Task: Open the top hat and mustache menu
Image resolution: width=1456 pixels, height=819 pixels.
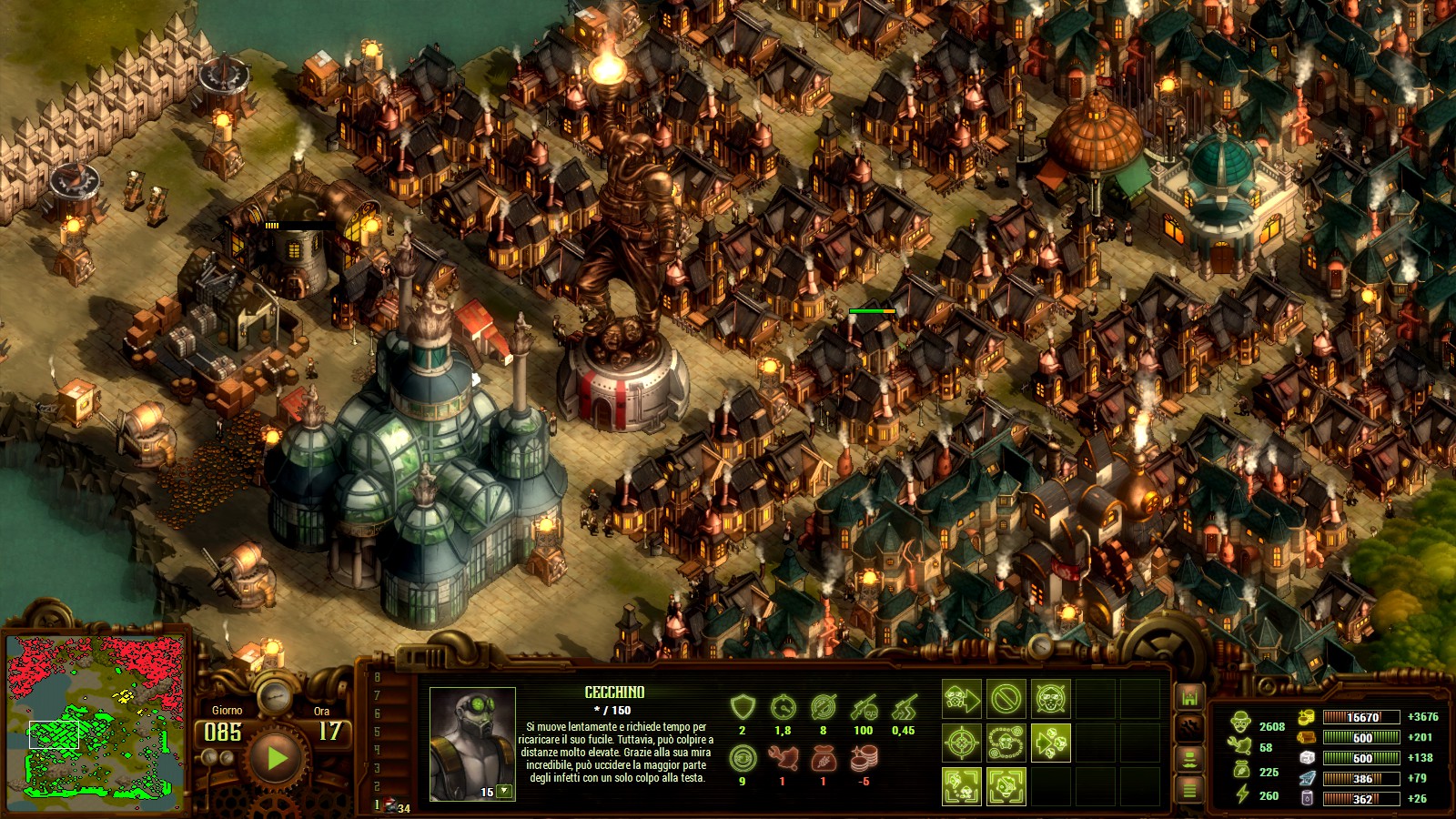Action: coord(1188,758)
